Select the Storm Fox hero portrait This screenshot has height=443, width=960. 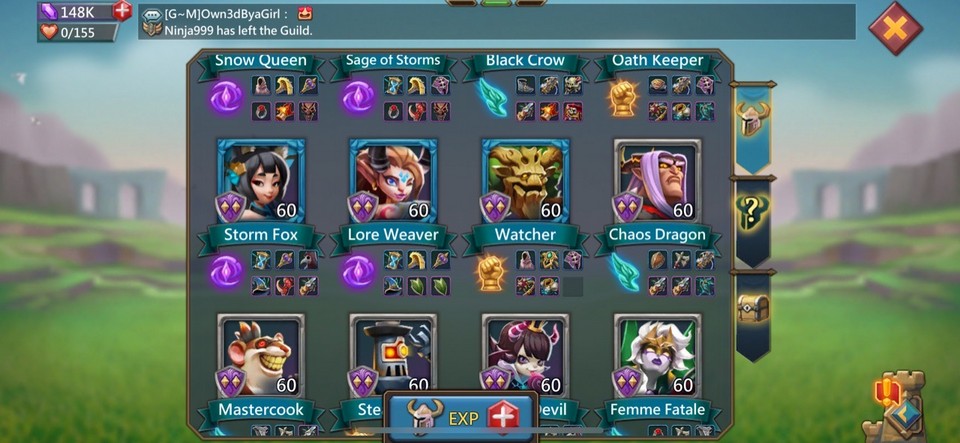click(261, 181)
